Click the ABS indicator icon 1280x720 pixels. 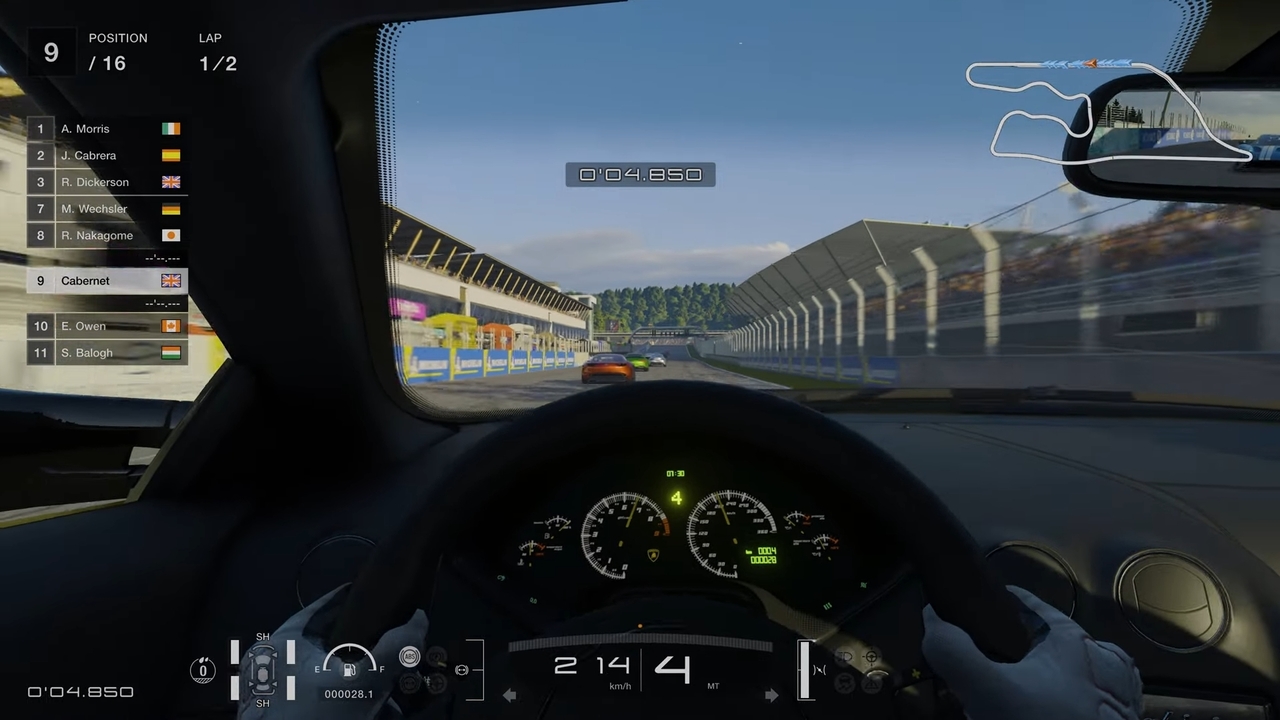[409, 655]
